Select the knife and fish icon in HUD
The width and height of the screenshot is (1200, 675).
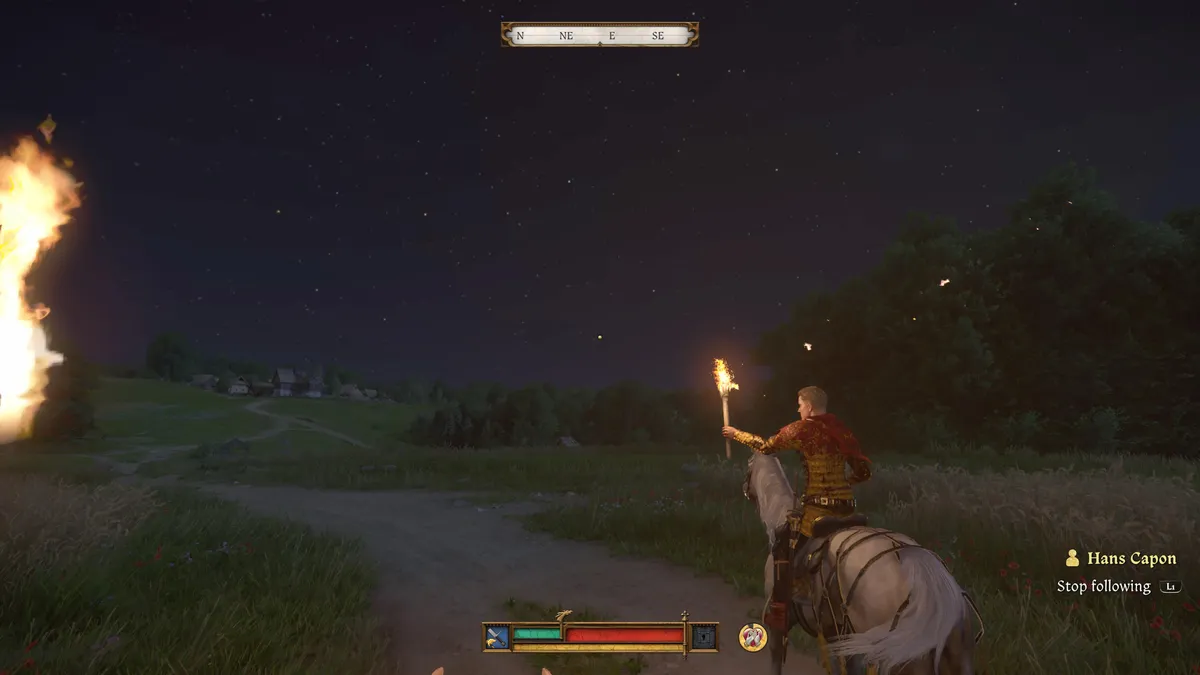pyautogui.click(x=497, y=636)
